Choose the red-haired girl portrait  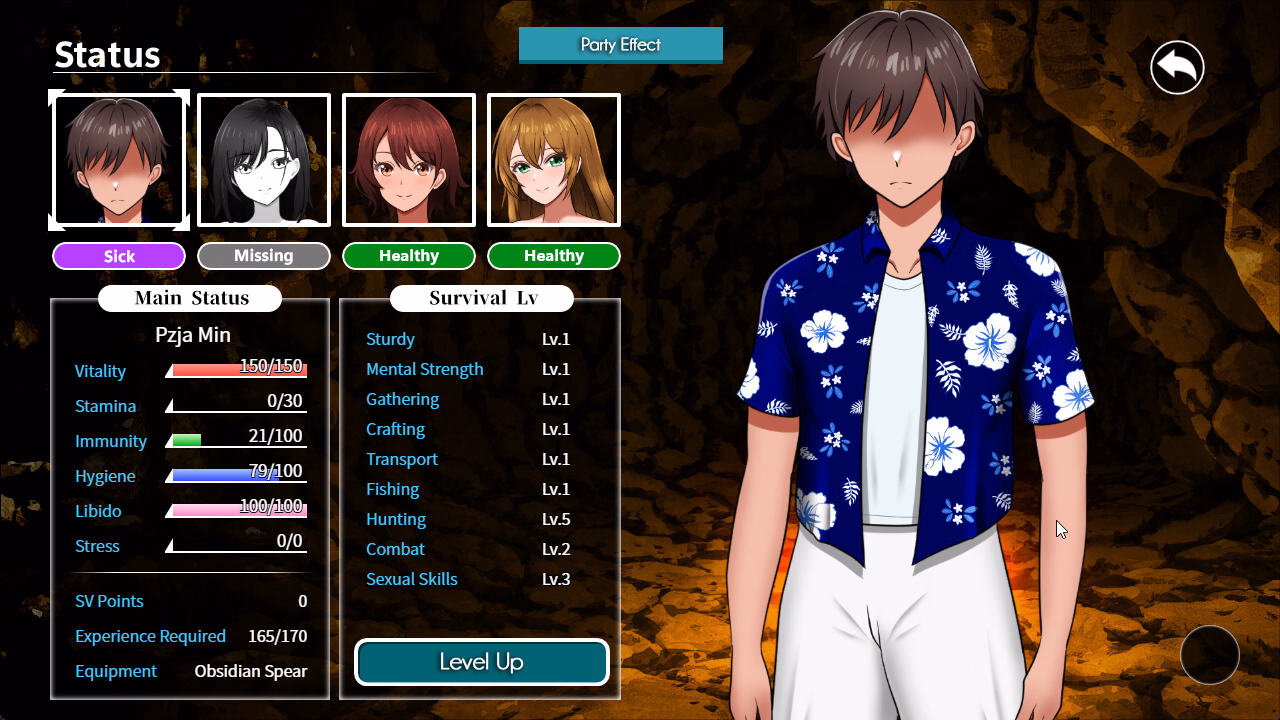pyautogui.click(x=409, y=160)
